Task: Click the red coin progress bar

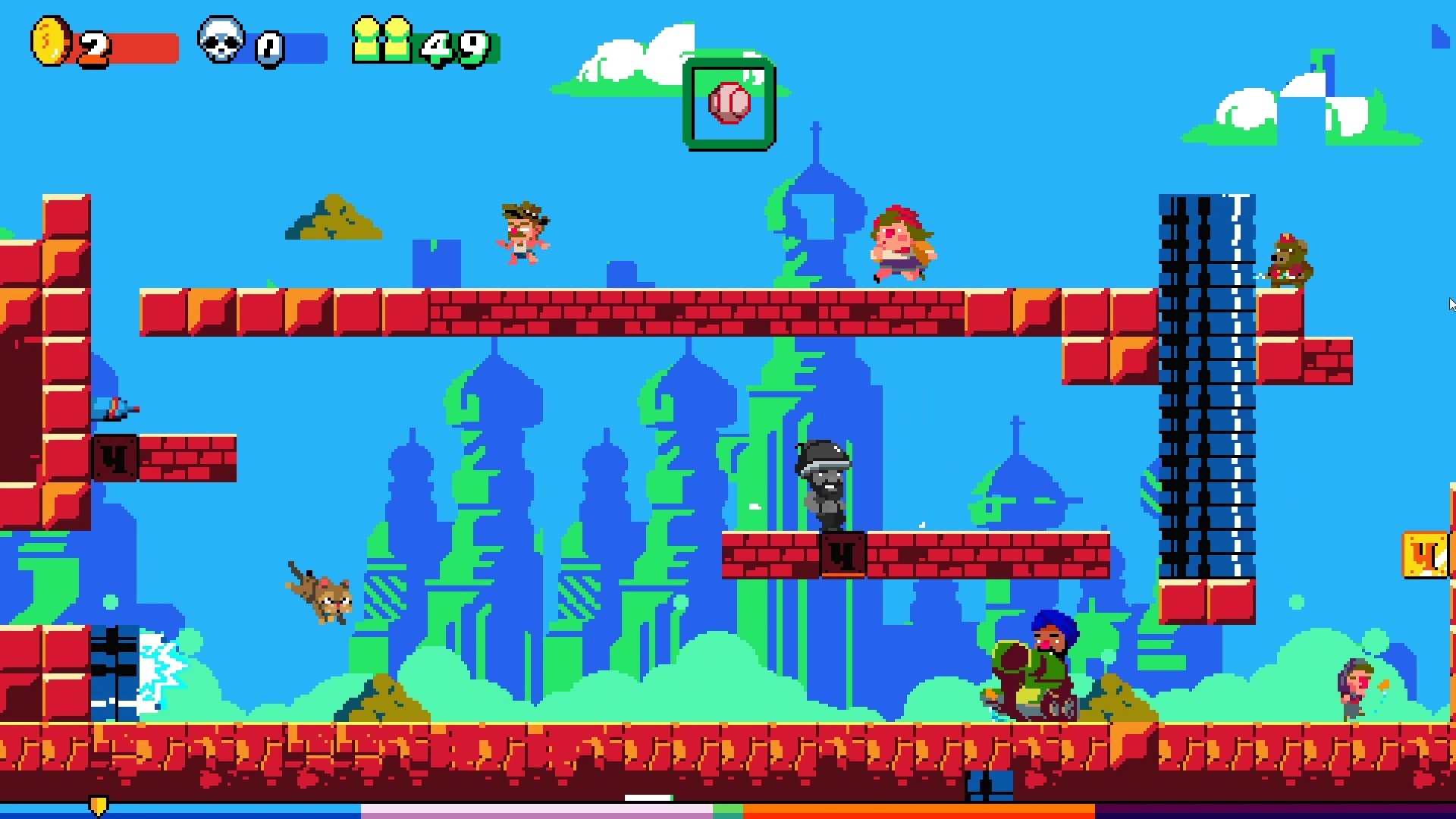Action: coord(144,45)
